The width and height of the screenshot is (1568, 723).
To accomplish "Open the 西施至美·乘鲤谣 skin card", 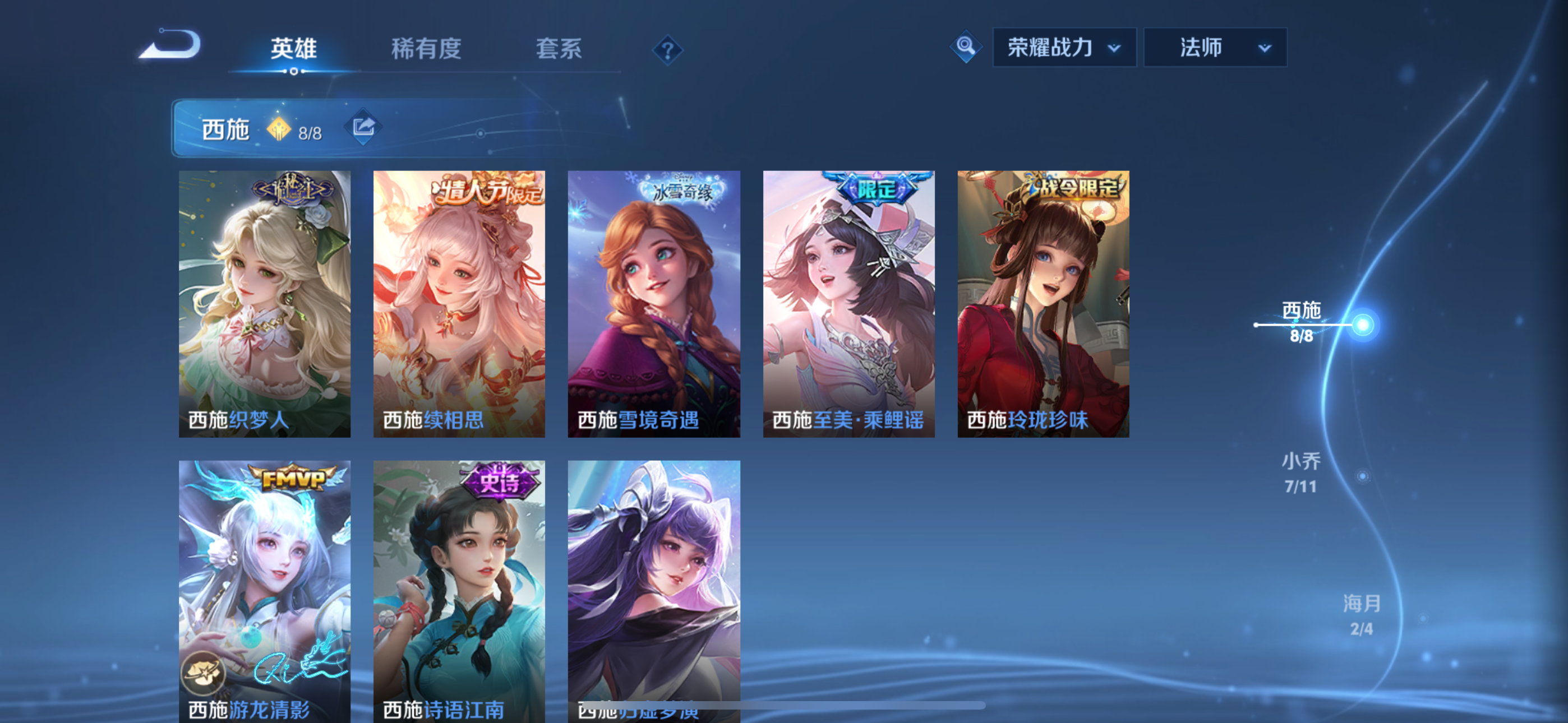I will coord(848,303).
